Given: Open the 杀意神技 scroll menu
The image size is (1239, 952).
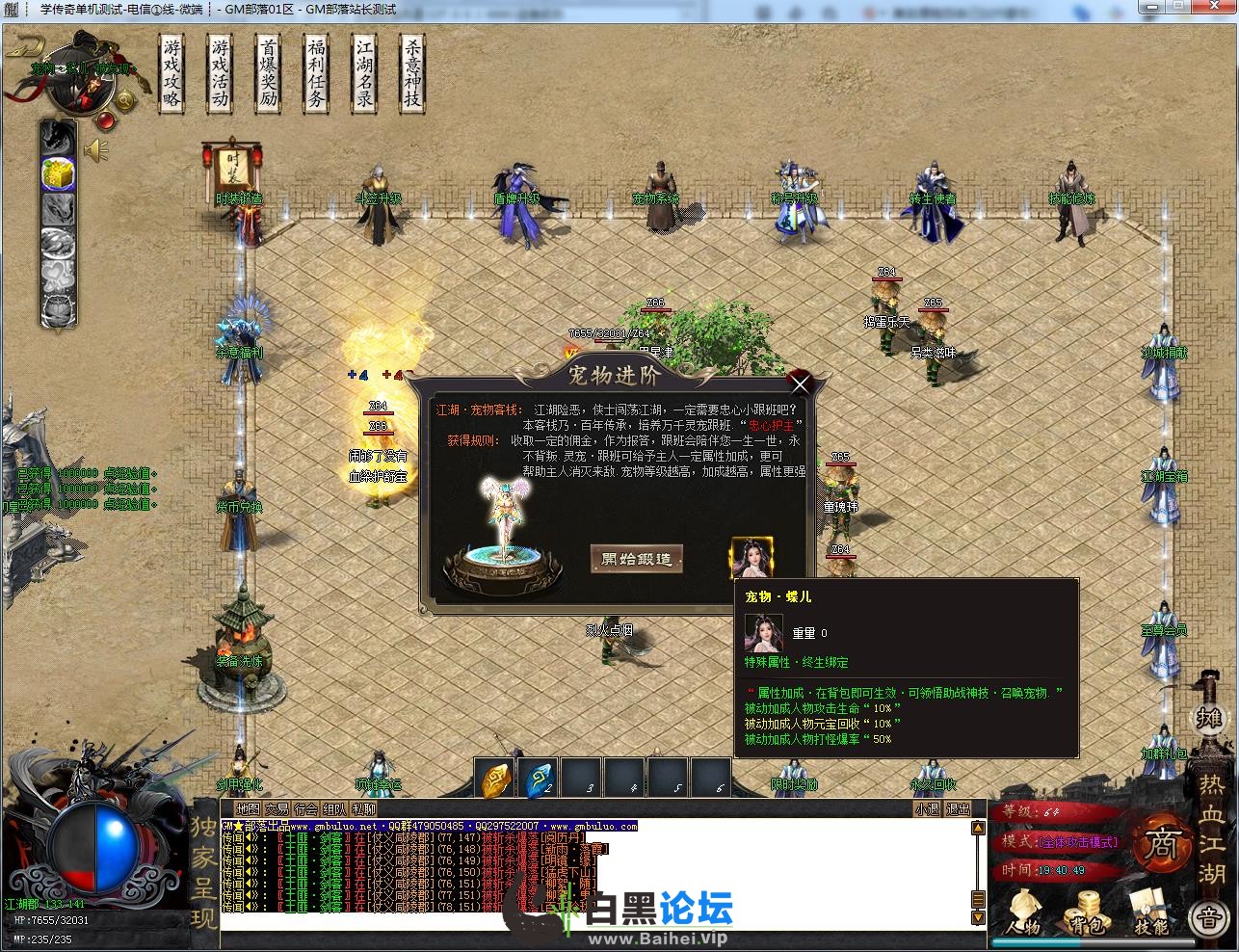Looking at the screenshot, I should coord(412,74).
